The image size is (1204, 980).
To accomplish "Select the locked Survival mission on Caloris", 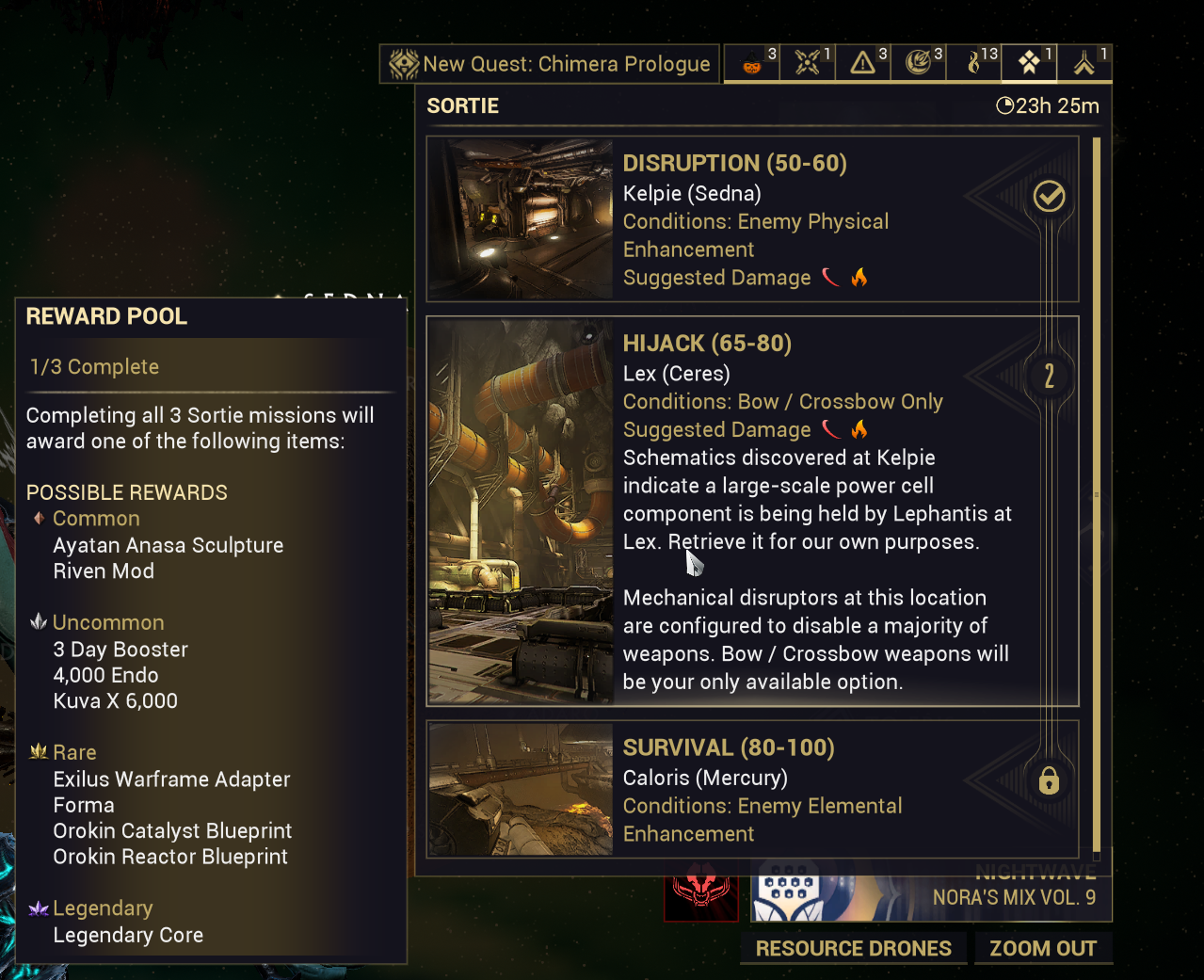I will pos(752,789).
